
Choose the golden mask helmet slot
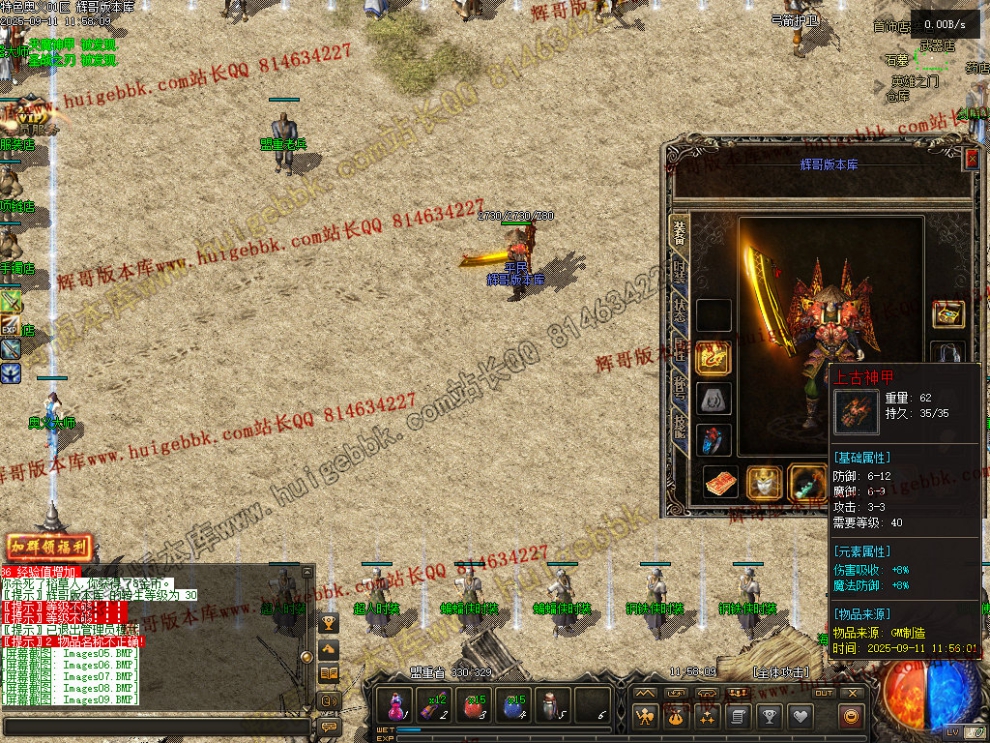coord(764,482)
